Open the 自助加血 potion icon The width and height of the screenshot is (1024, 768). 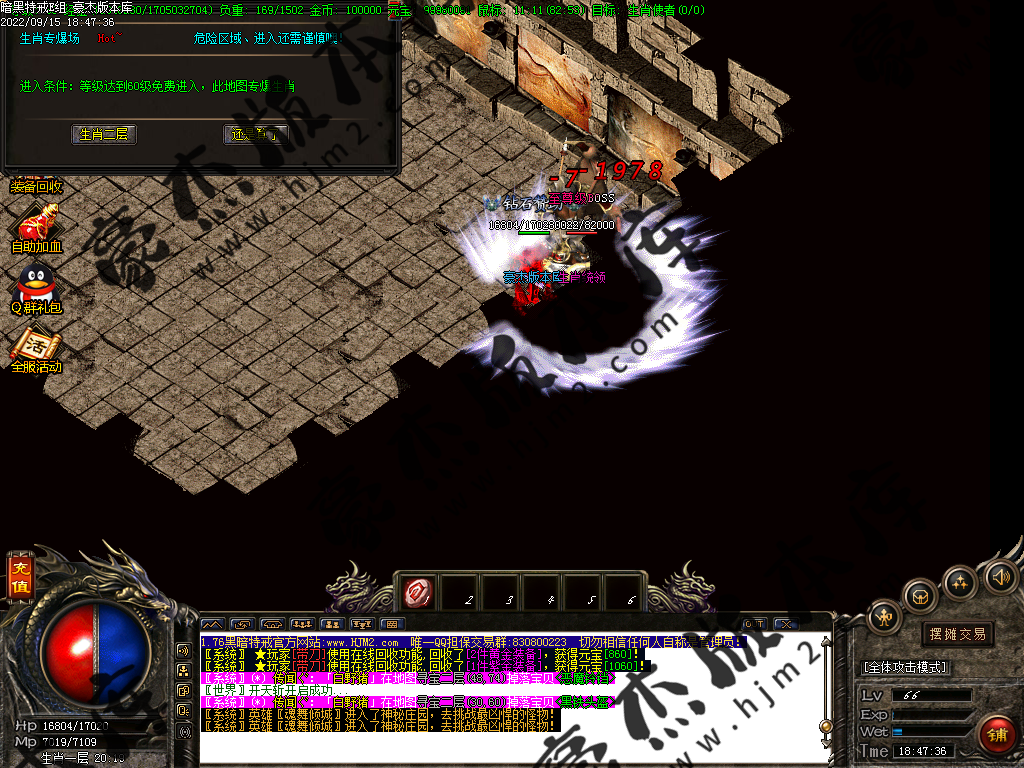coord(37,226)
